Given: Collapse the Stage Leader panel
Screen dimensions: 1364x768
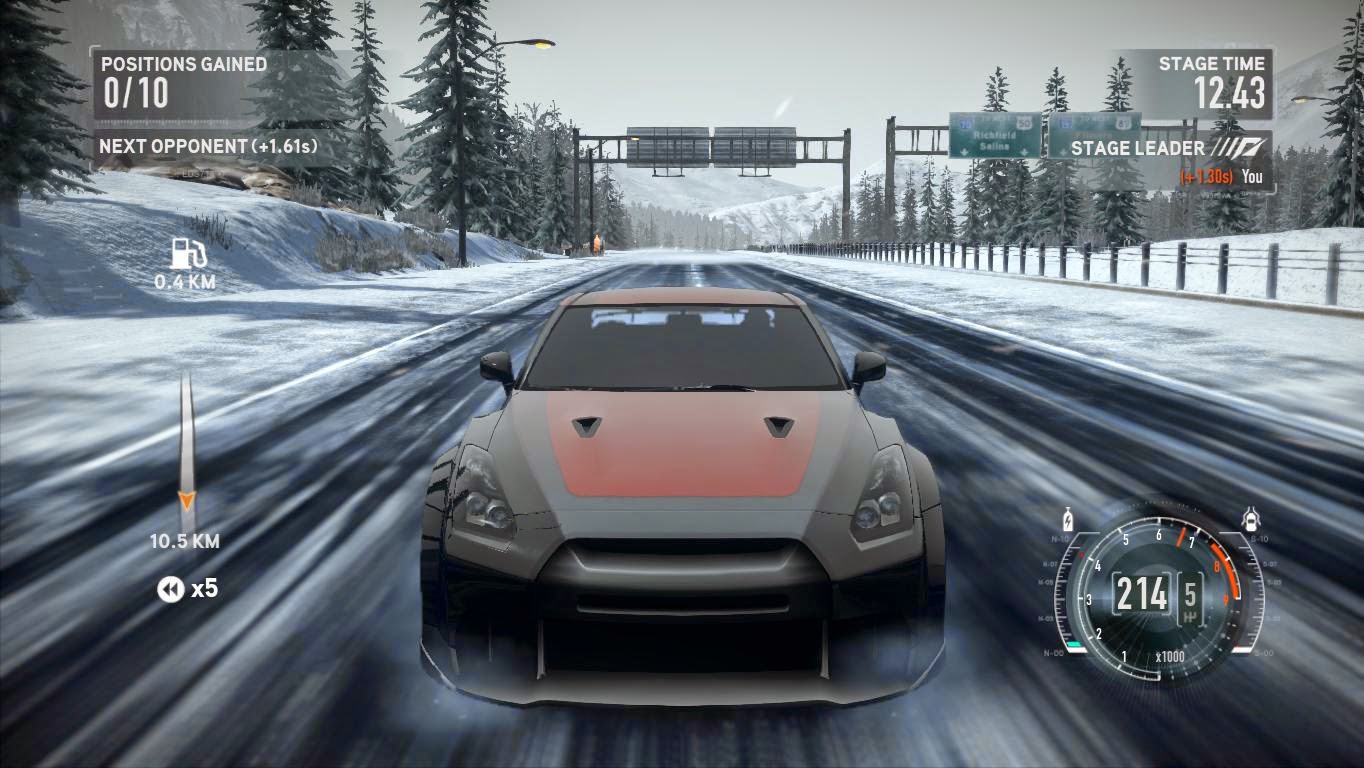Looking at the screenshot, I should click(x=1138, y=148).
